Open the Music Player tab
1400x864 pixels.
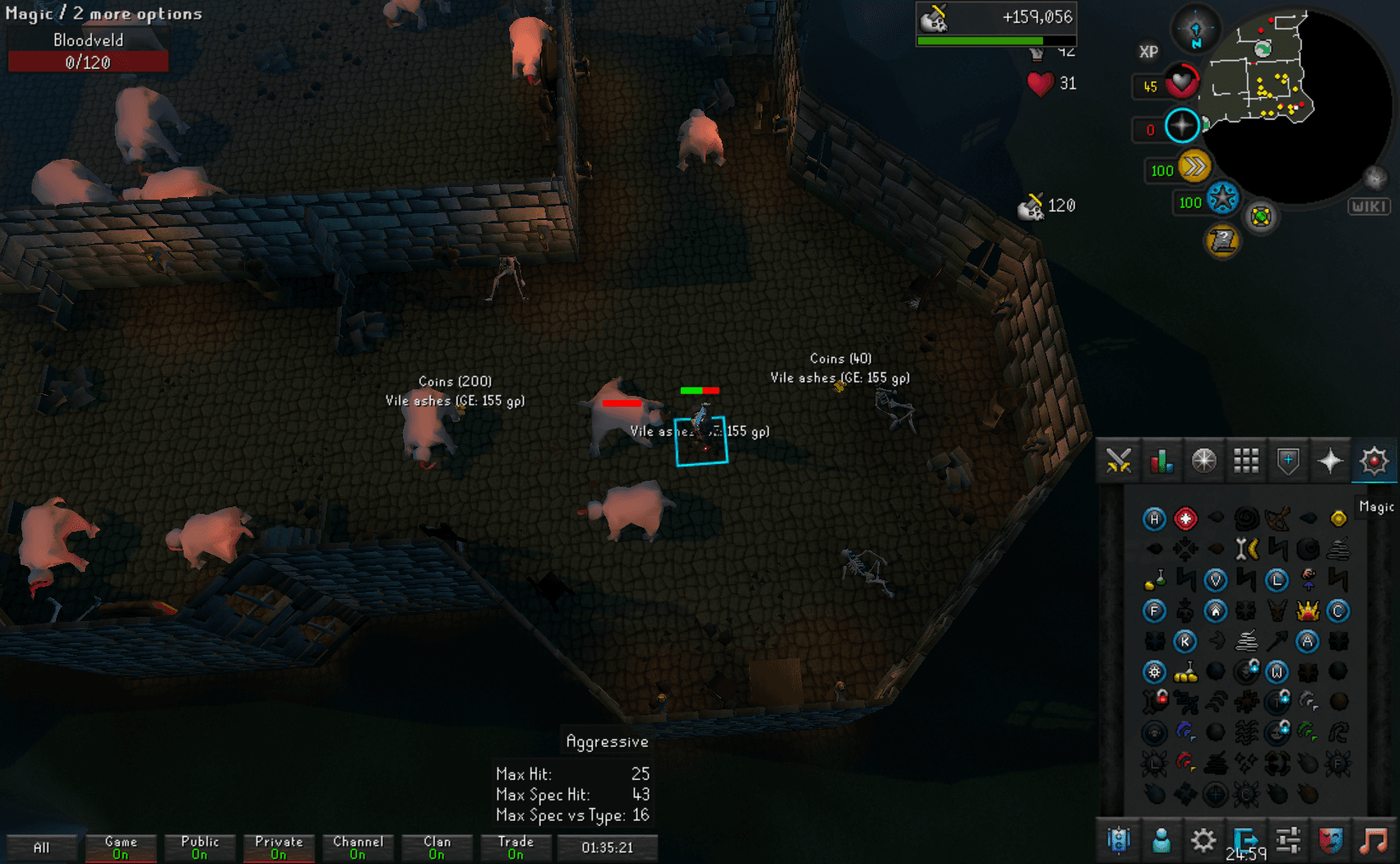1374,839
